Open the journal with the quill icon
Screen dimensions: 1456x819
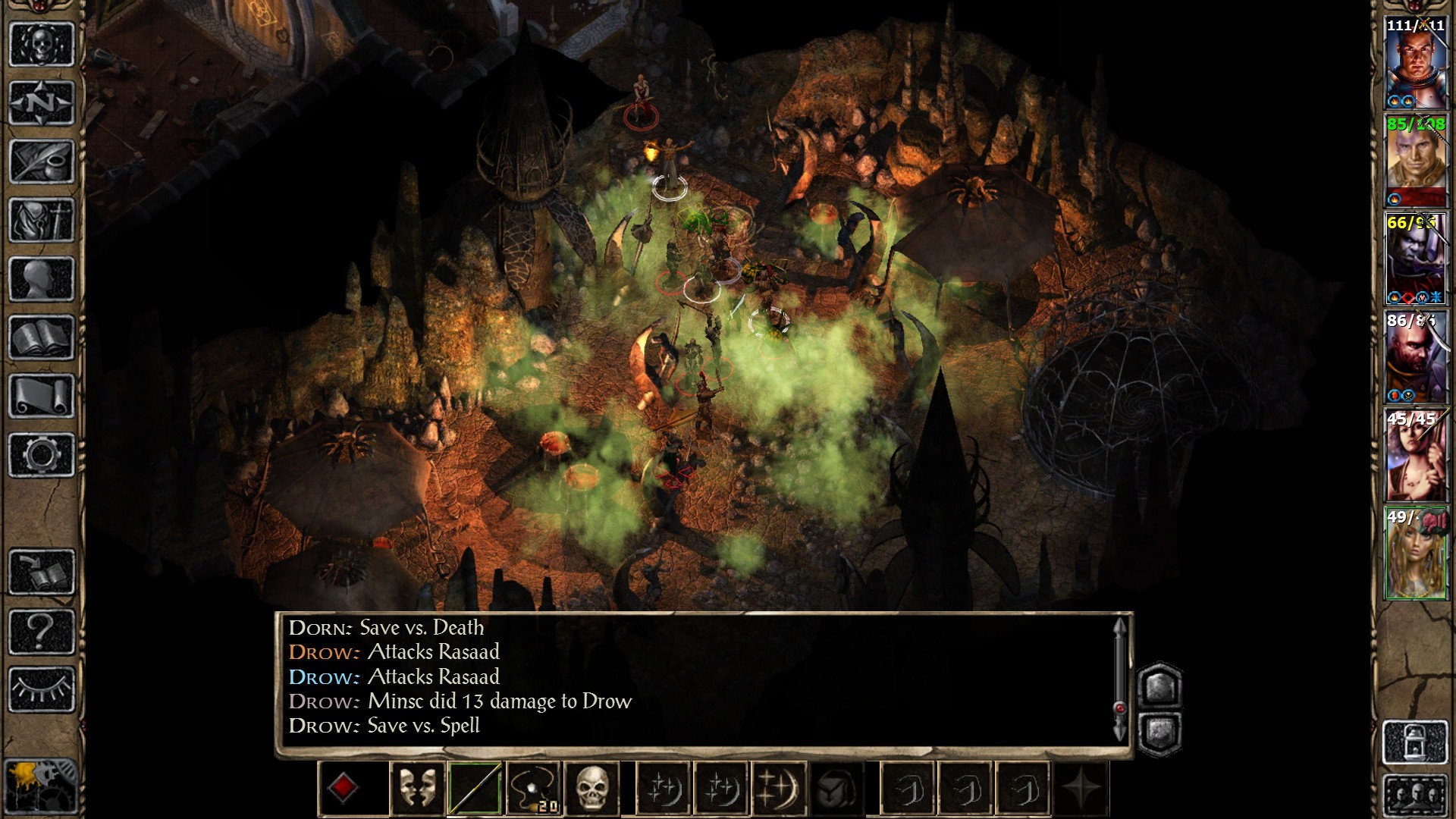(42, 161)
